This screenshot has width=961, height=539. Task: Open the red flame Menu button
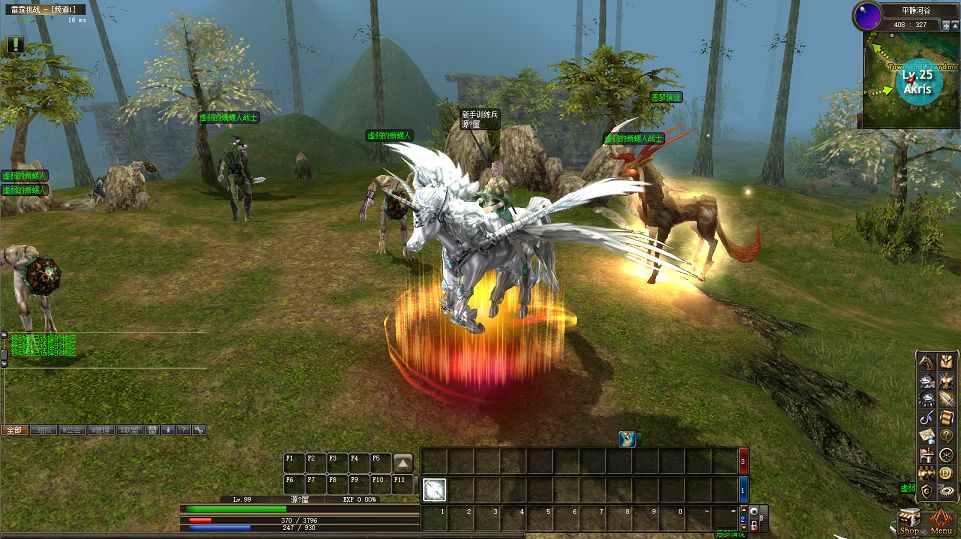(x=940, y=521)
